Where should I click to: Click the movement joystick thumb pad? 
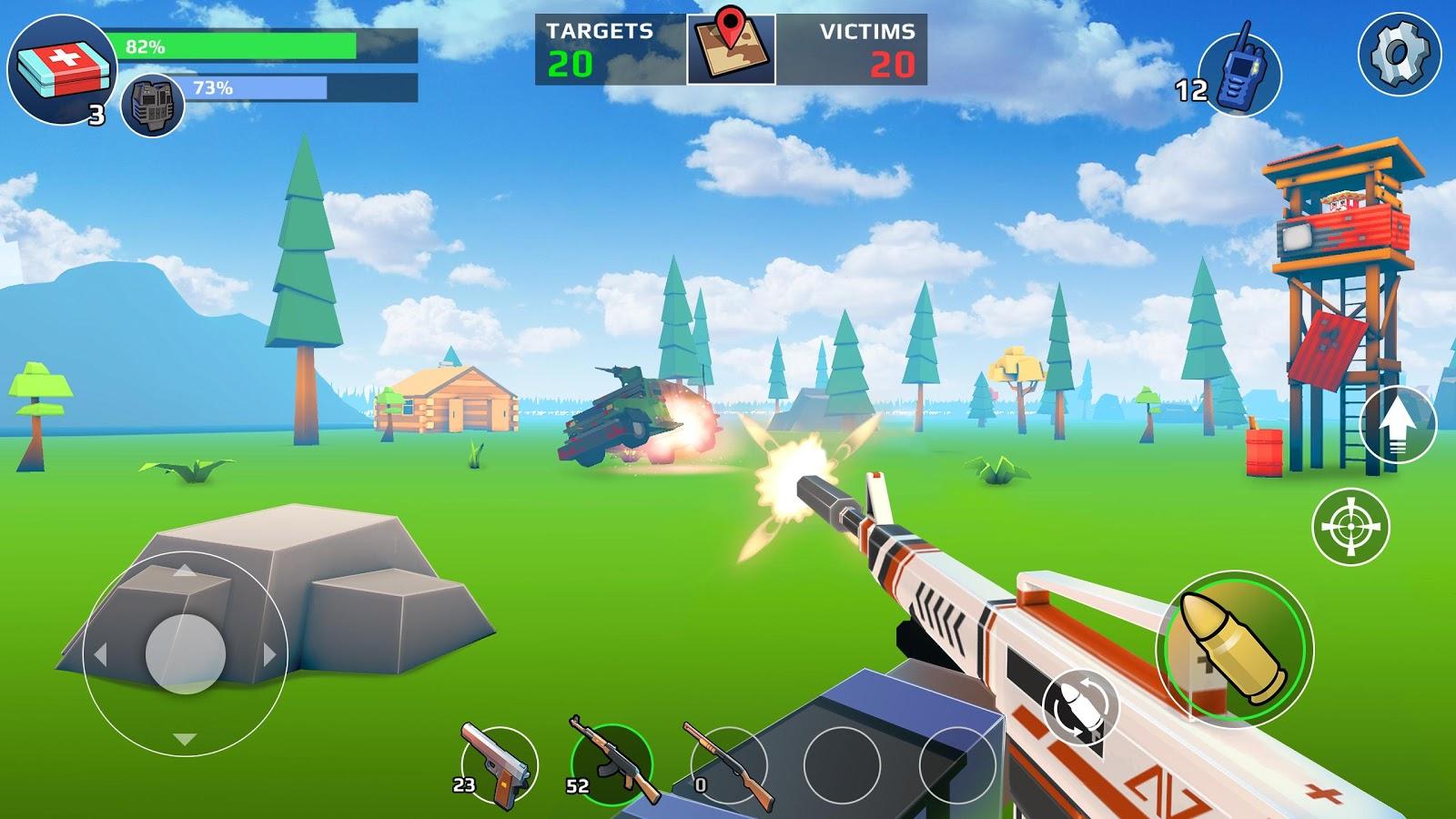click(186, 652)
